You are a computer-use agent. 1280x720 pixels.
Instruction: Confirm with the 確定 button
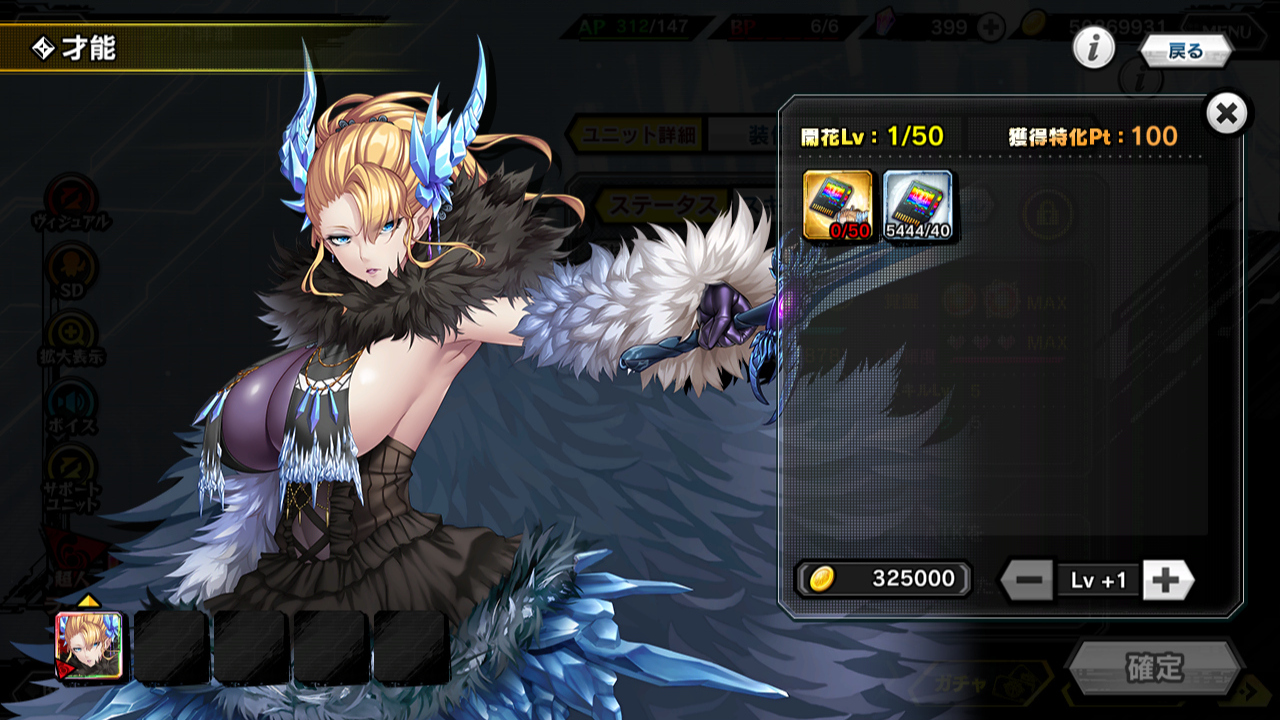pyautogui.click(x=1154, y=668)
